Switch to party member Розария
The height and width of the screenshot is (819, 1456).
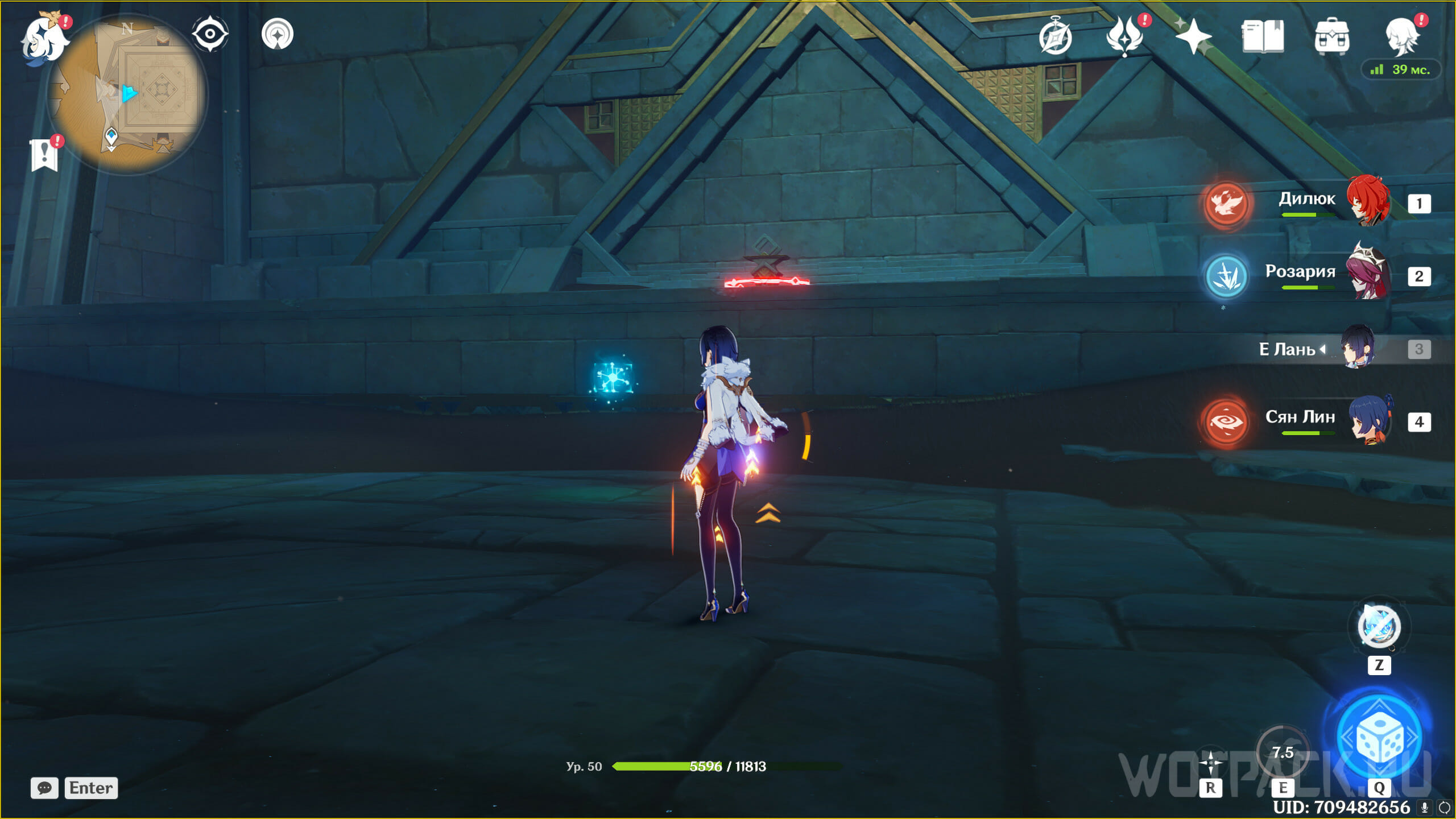(1368, 275)
